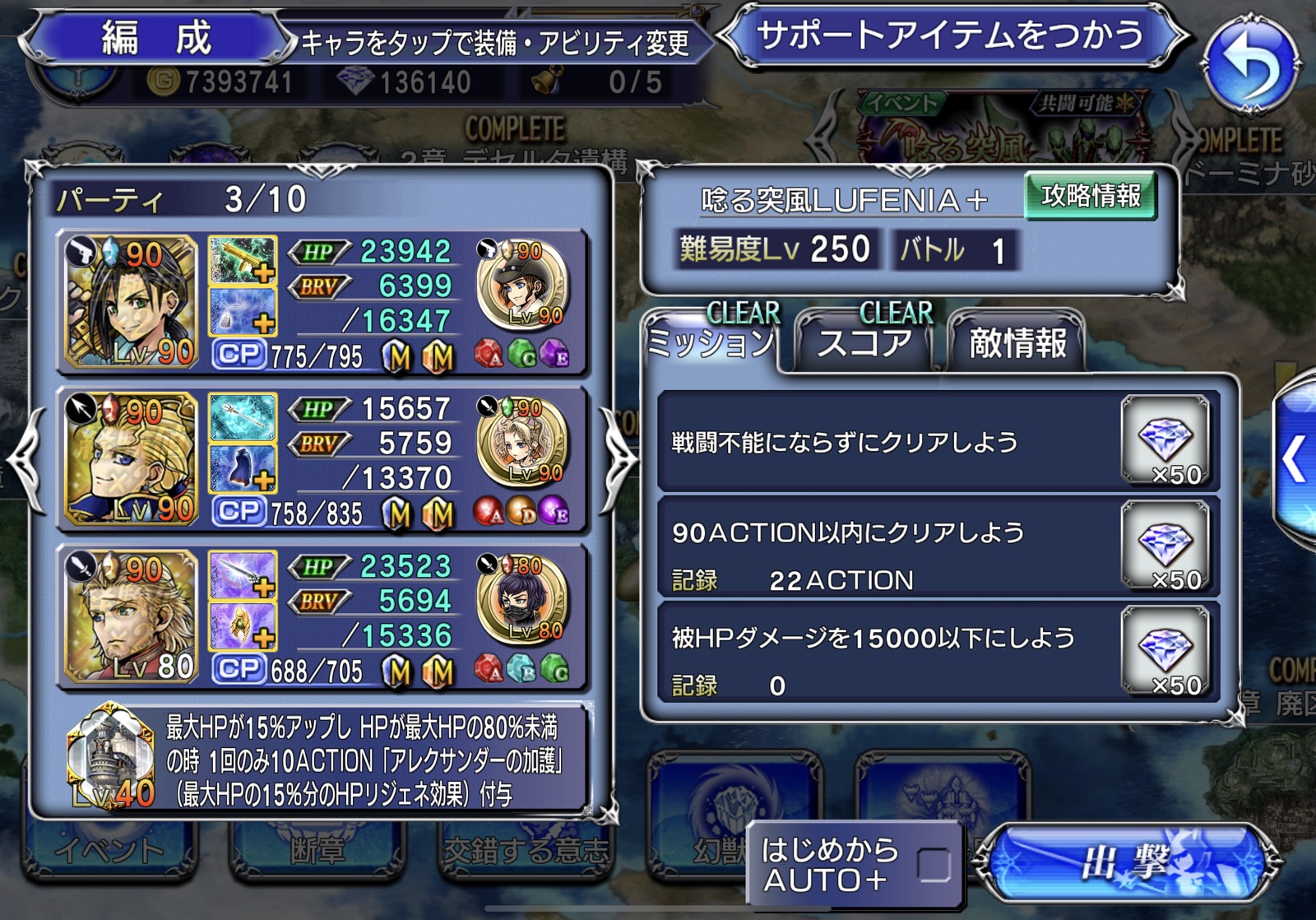The height and width of the screenshot is (920, 1316).
Task: Go back with the blue return arrow
Action: [1251, 66]
